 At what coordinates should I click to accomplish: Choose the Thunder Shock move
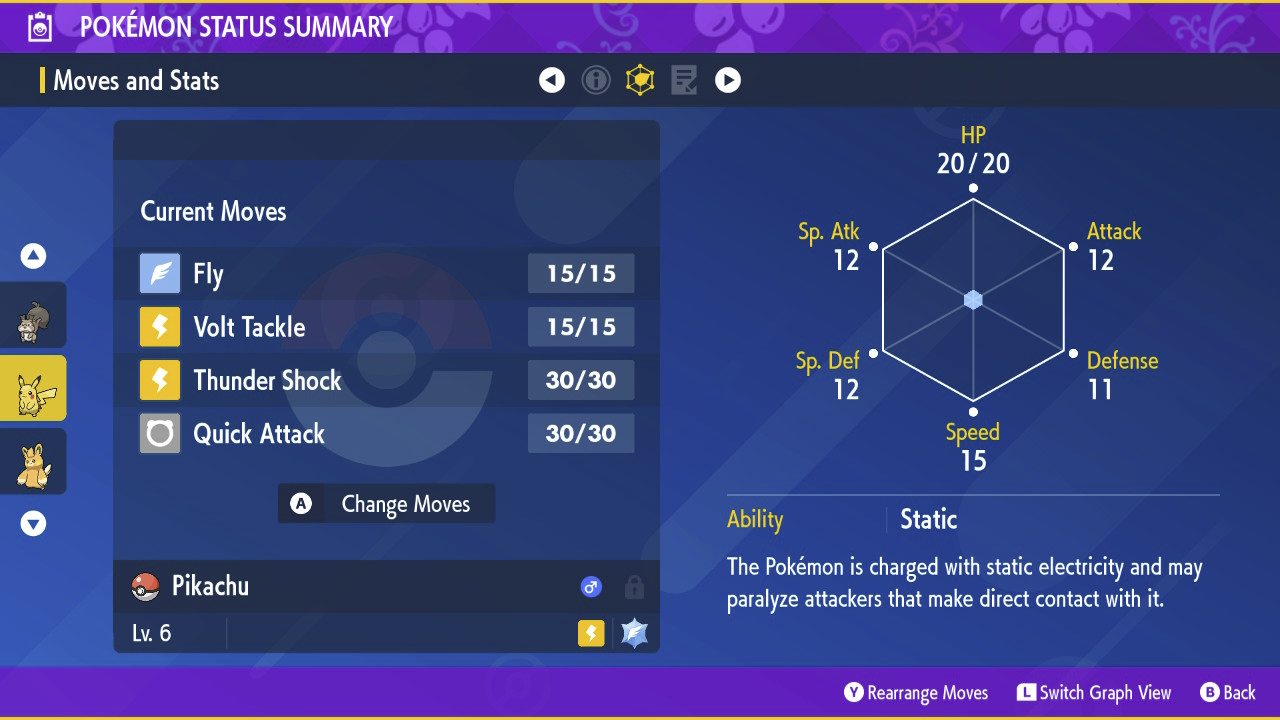386,380
